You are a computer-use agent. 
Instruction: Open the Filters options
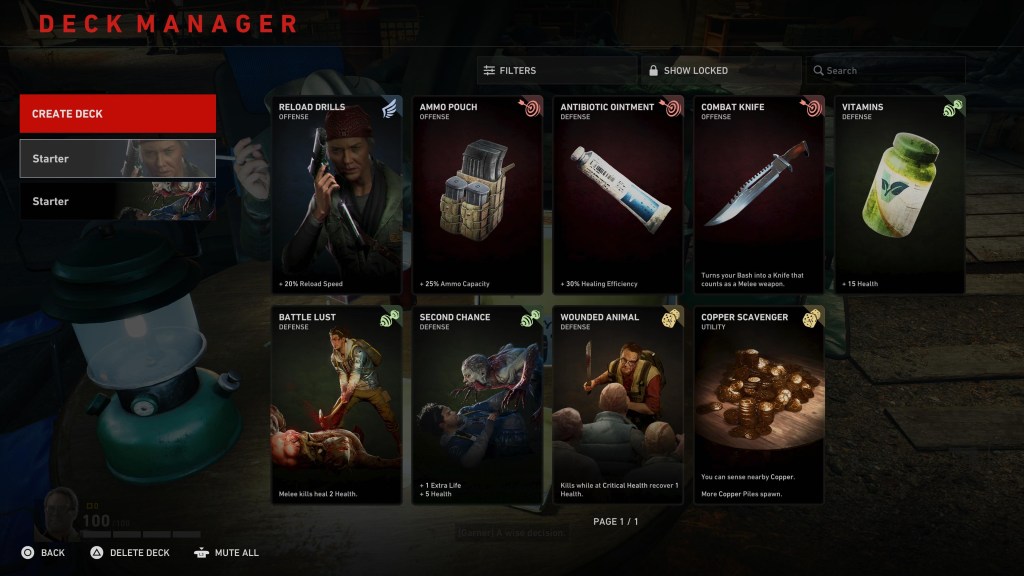pos(557,71)
